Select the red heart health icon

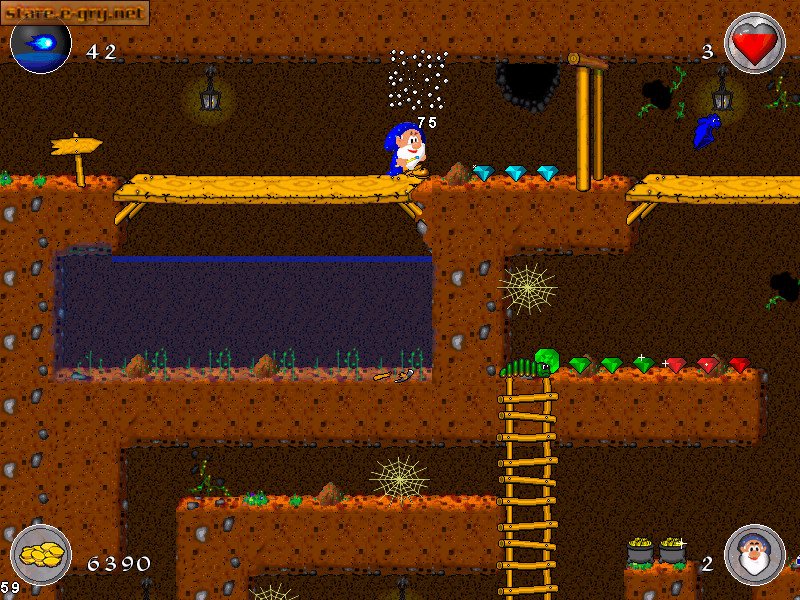click(754, 43)
